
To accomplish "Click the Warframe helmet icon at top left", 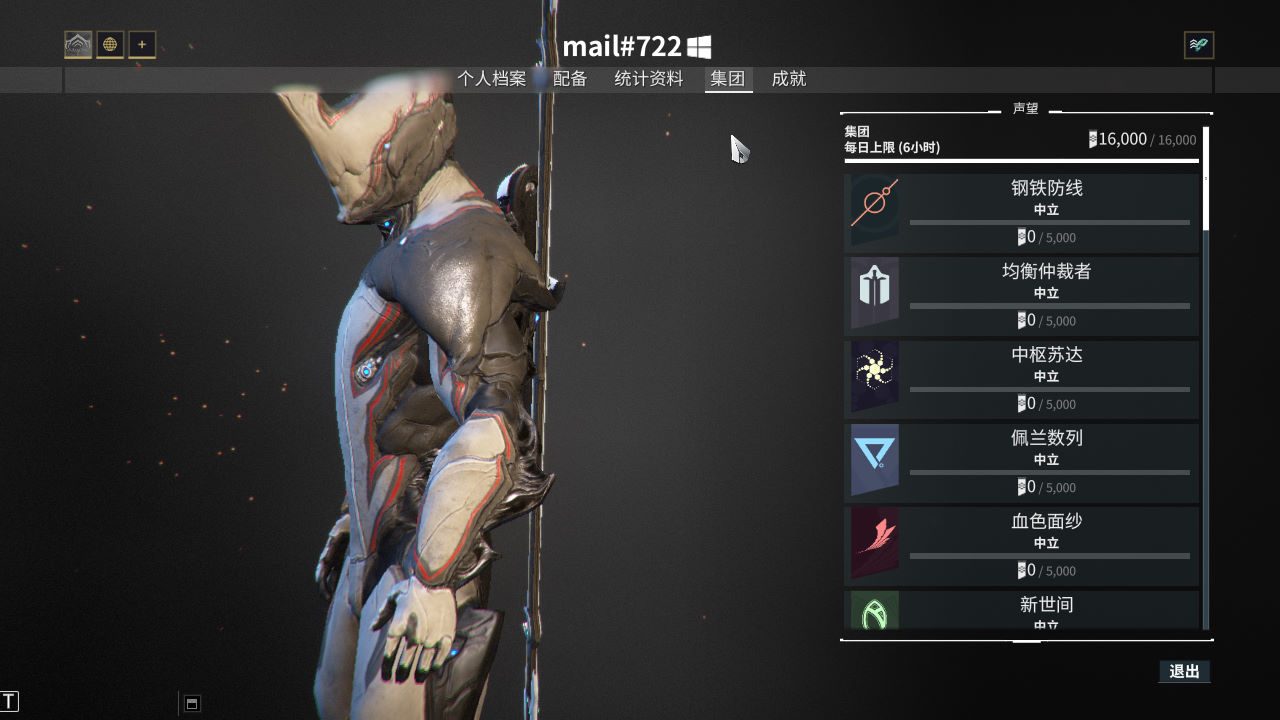I will point(78,45).
